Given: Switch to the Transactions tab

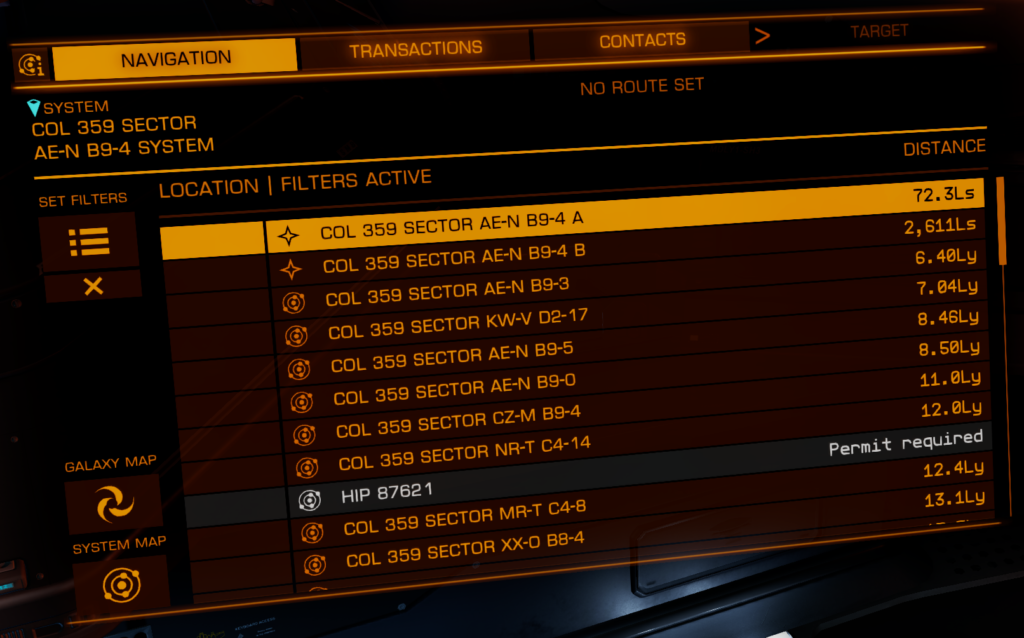Looking at the screenshot, I should (x=415, y=47).
